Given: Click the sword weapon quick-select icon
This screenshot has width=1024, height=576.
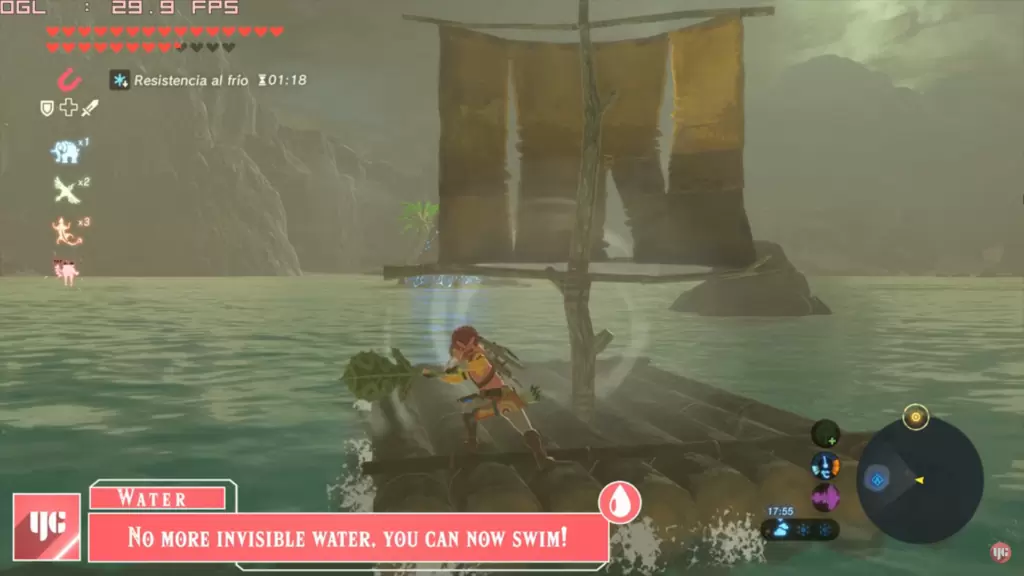Looking at the screenshot, I should pyautogui.click(x=90, y=107).
